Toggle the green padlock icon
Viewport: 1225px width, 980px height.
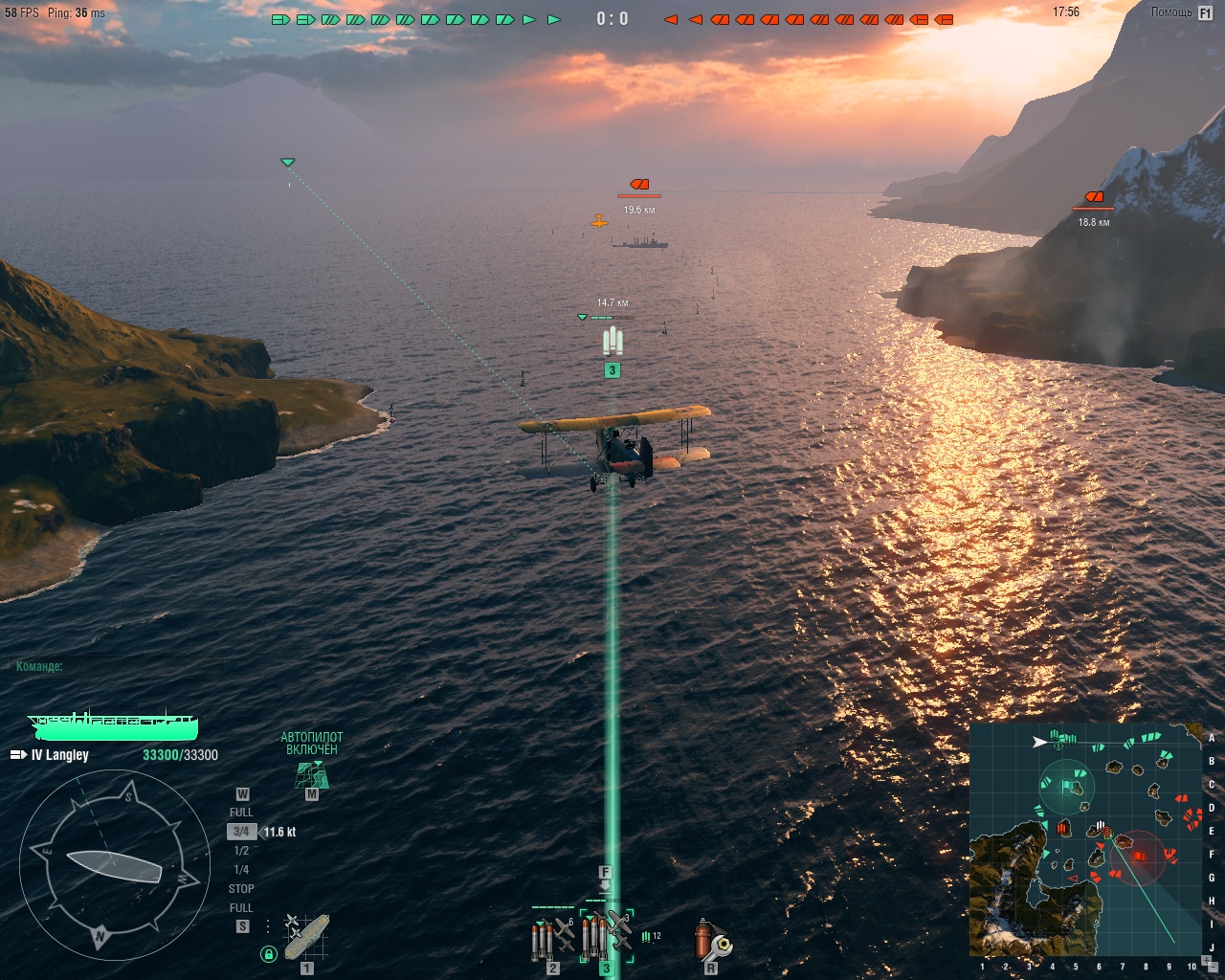click(269, 953)
